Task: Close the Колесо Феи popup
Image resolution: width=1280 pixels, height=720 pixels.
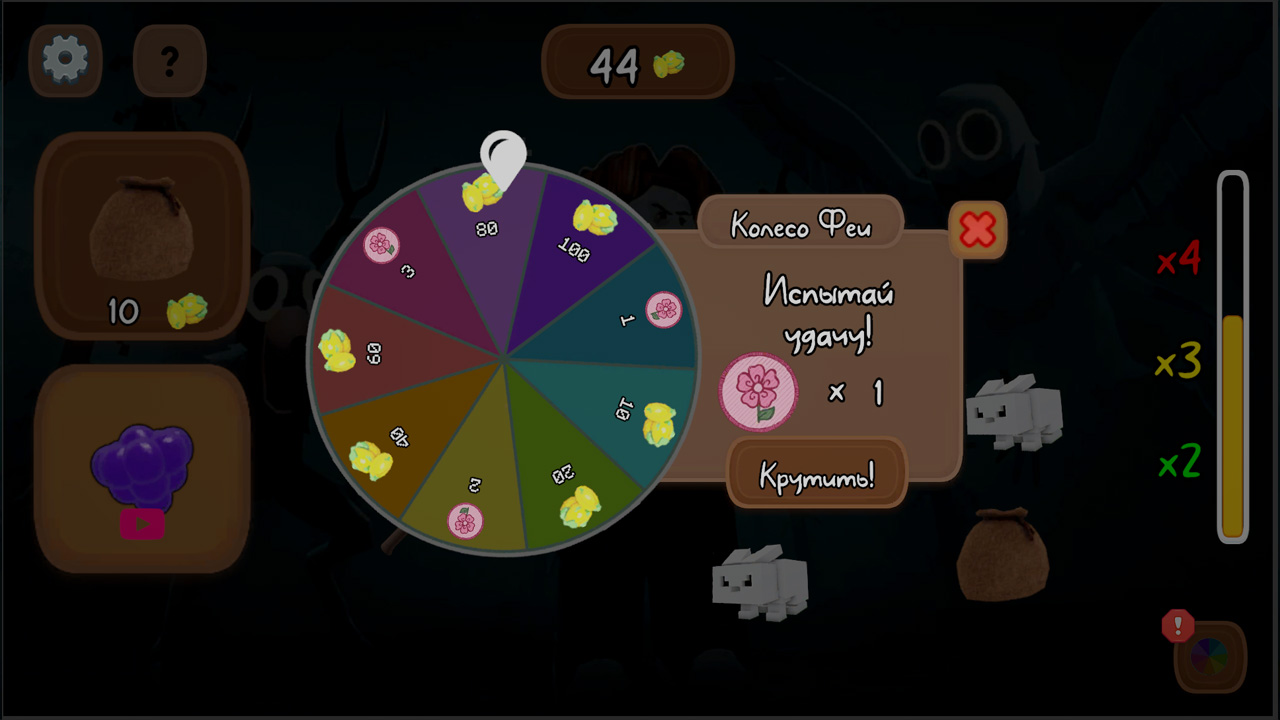Action: (977, 229)
